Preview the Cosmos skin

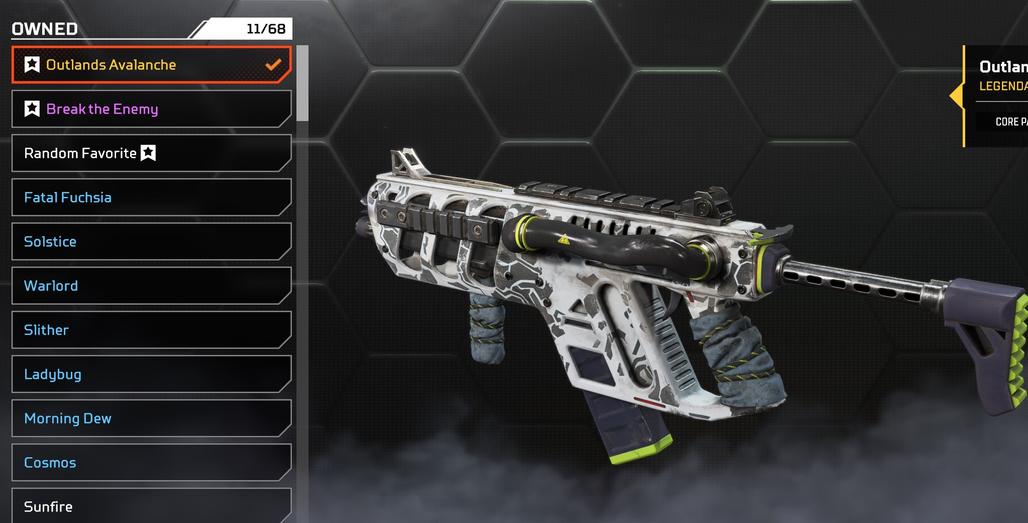tap(150, 462)
